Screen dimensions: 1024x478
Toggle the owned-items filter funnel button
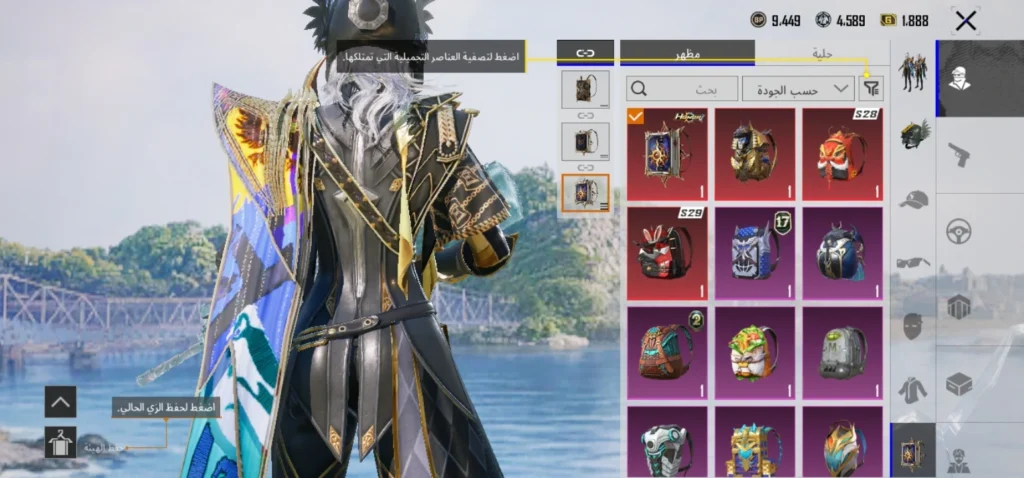[x=872, y=88]
